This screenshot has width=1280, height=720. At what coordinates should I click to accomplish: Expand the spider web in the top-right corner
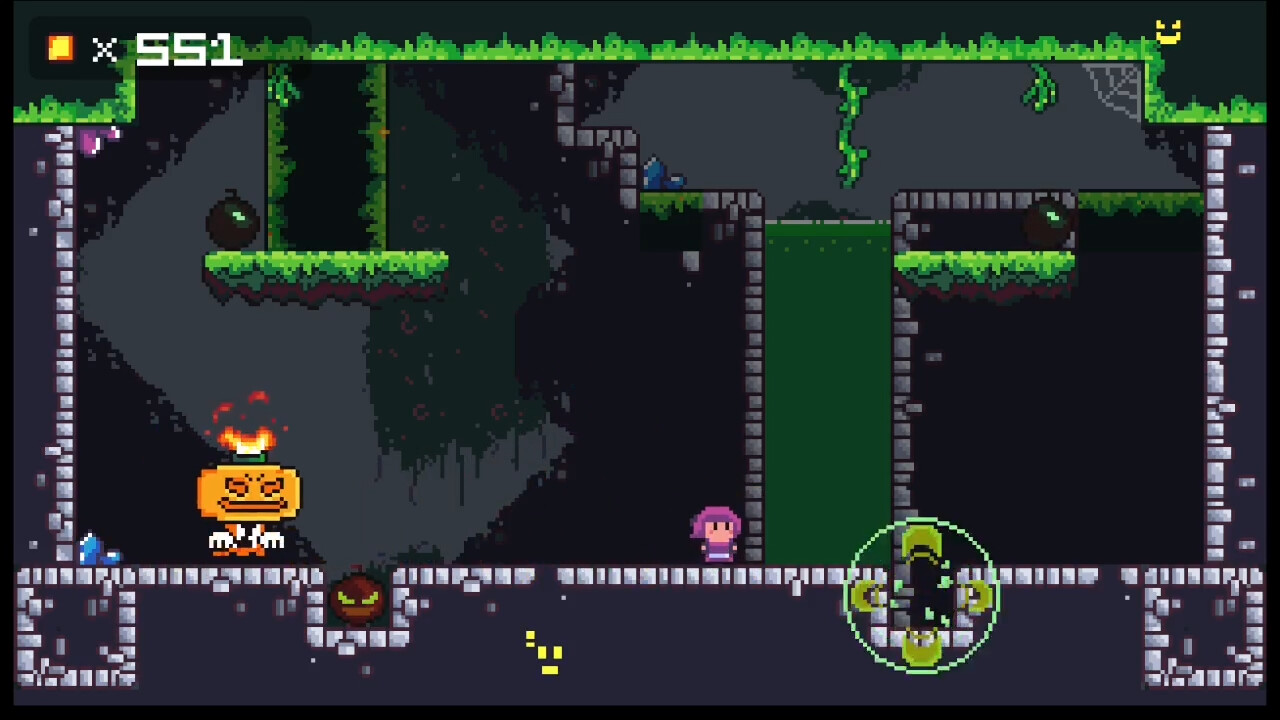click(1112, 88)
